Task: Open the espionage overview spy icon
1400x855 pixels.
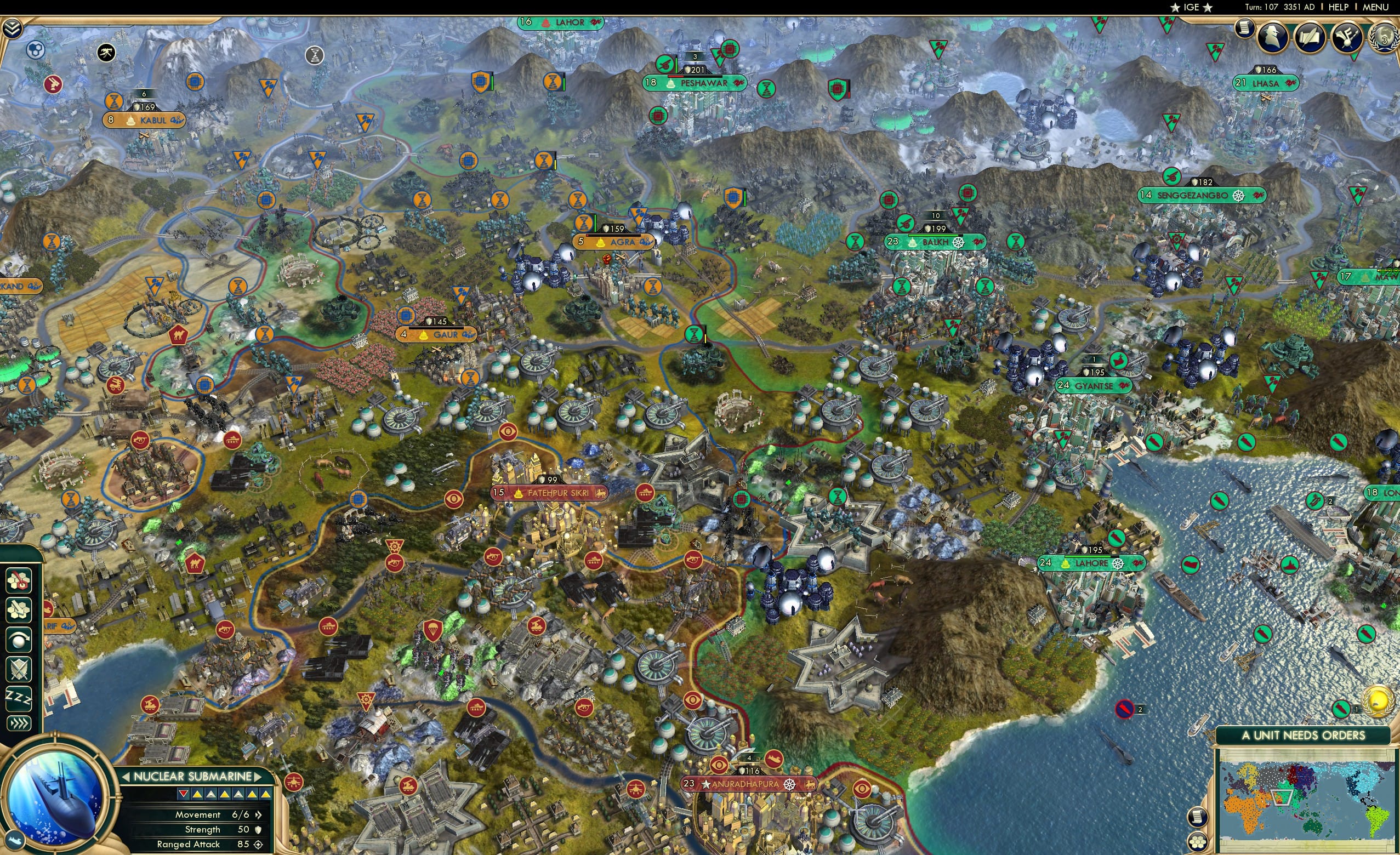Action: click(1272, 36)
